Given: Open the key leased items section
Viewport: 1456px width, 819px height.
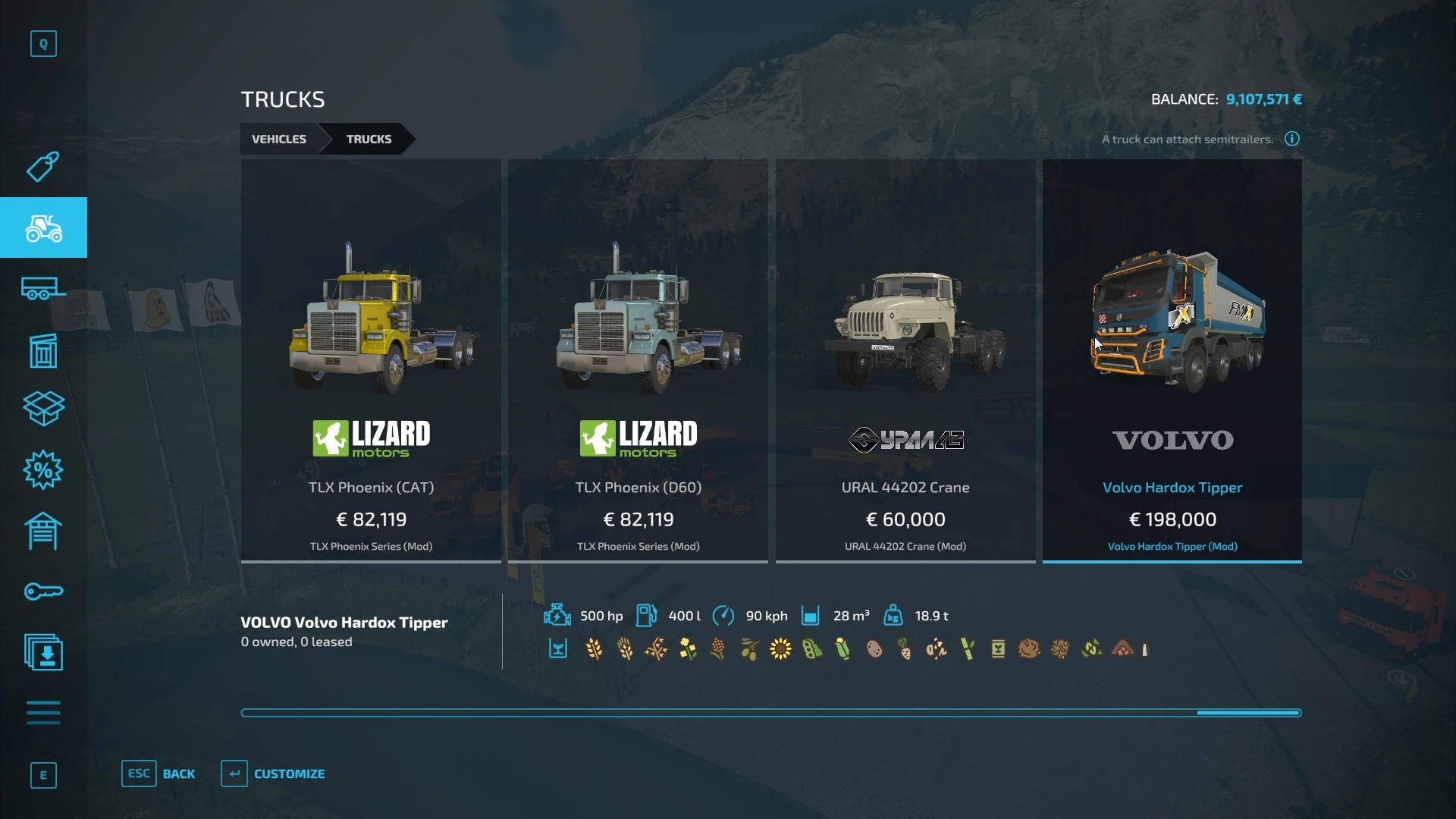Looking at the screenshot, I should pyautogui.click(x=43, y=591).
